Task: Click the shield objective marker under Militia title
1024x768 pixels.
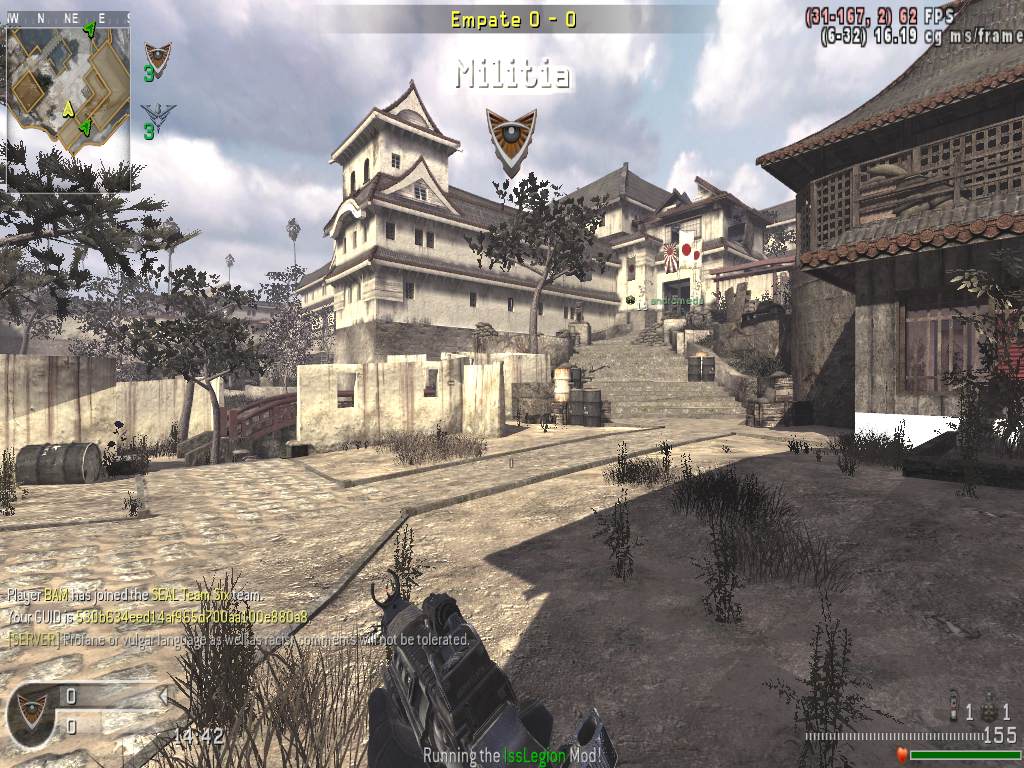Action: pyautogui.click(x=510, y=136)
